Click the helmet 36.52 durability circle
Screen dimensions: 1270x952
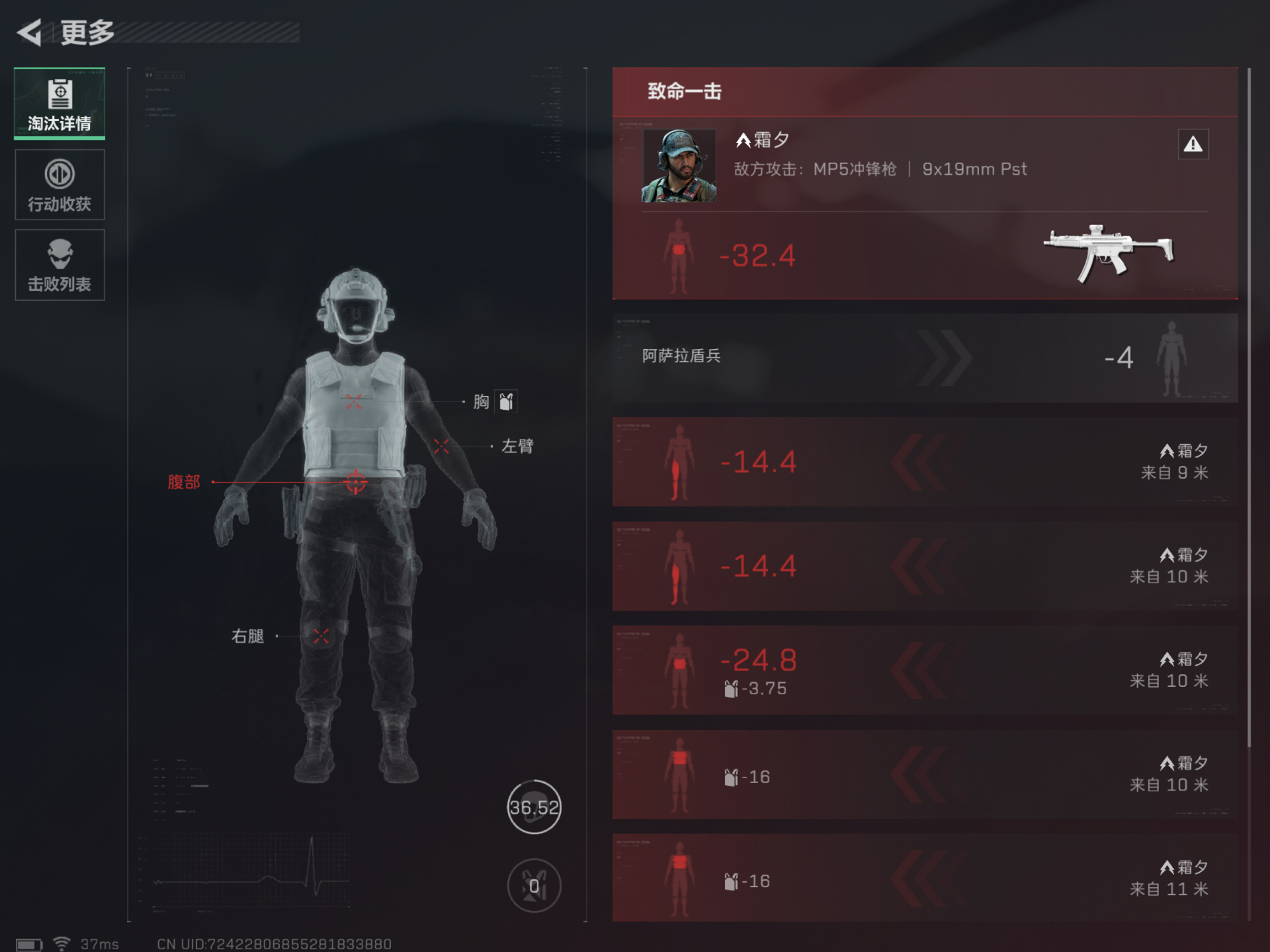pyautogui.click(x=534, y=807)
